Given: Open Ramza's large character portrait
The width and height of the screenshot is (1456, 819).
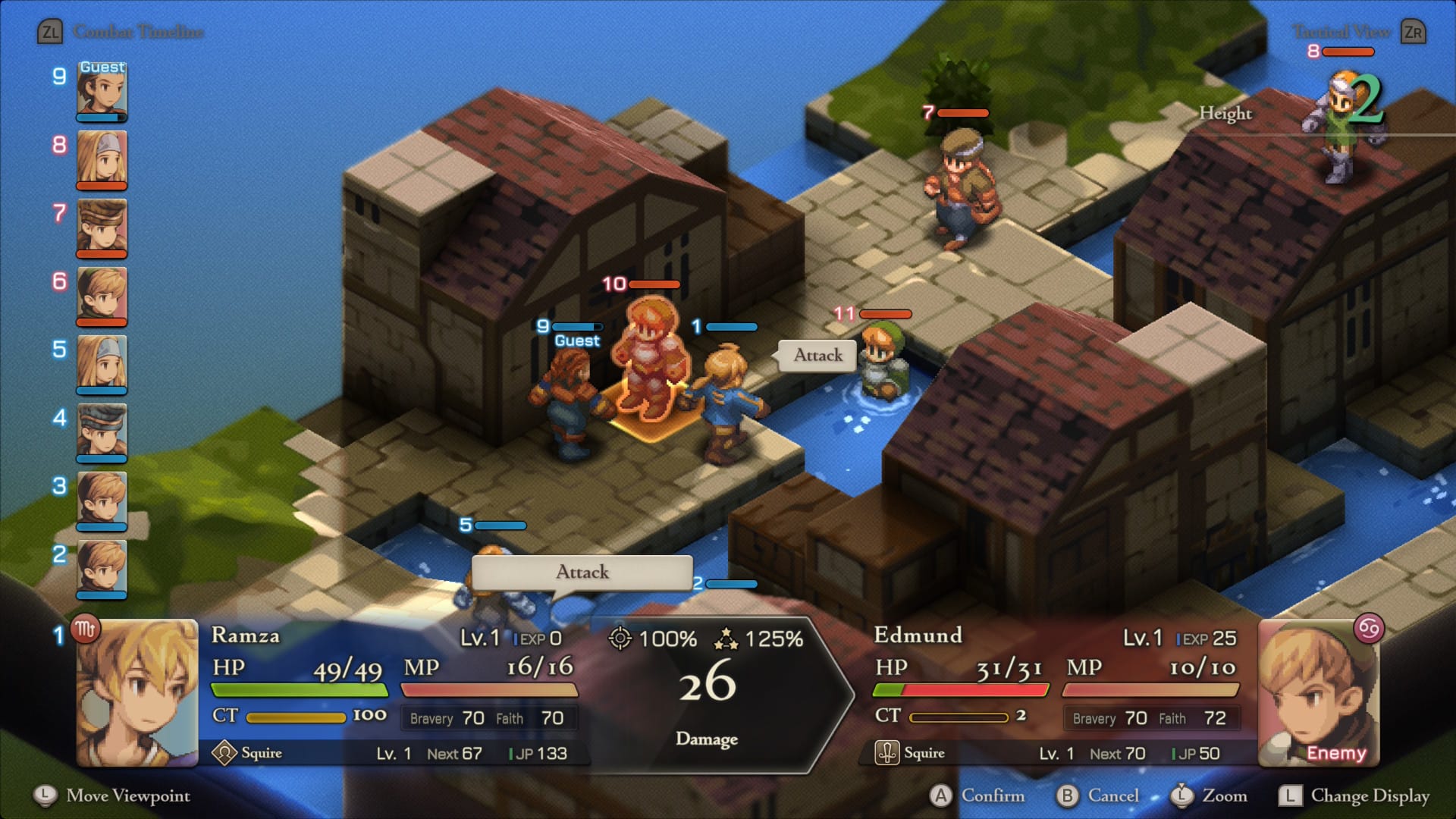Looking at the screenshot, I should point(137,693).
